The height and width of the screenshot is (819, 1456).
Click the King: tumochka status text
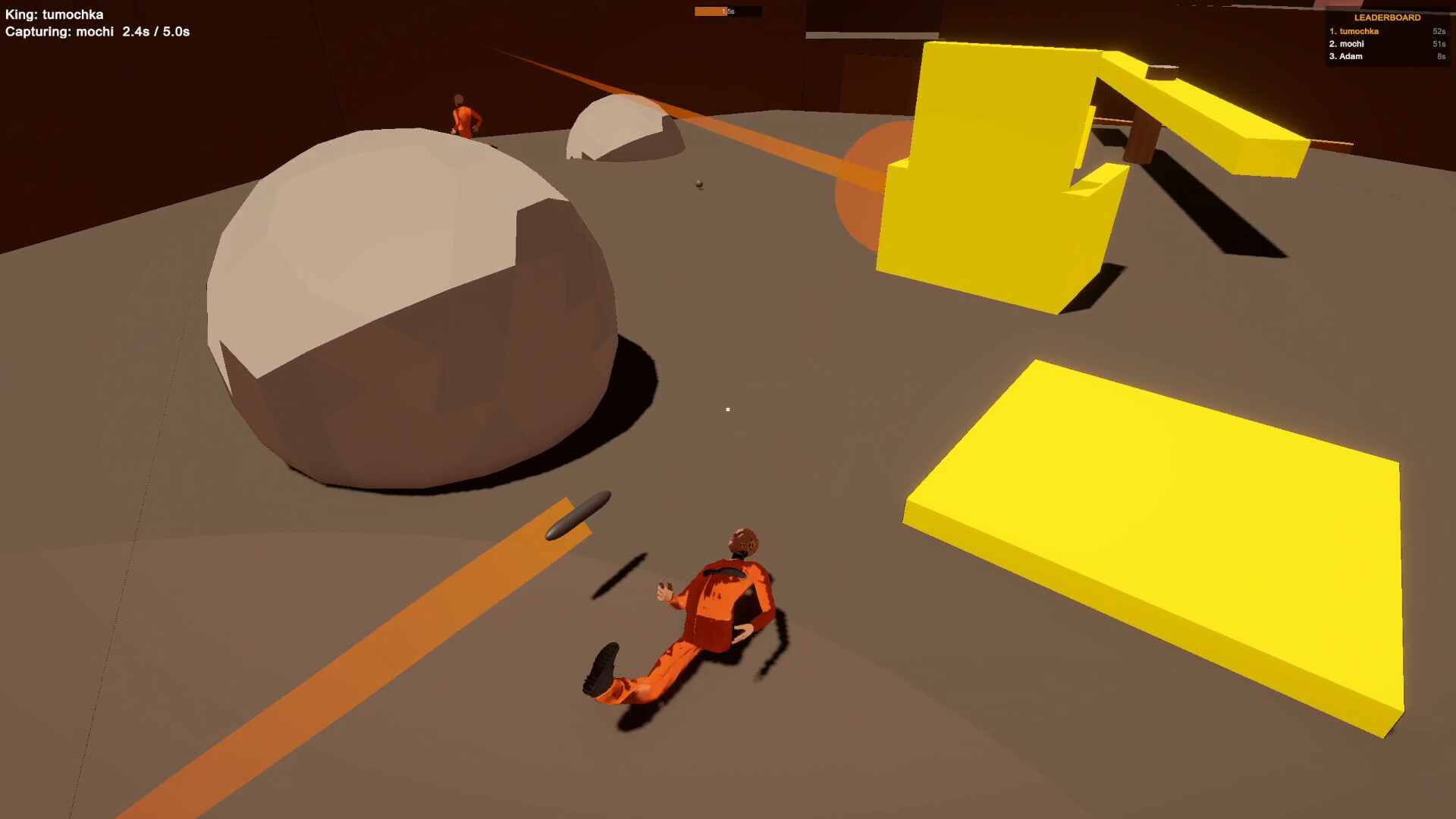tap(53, 14)
